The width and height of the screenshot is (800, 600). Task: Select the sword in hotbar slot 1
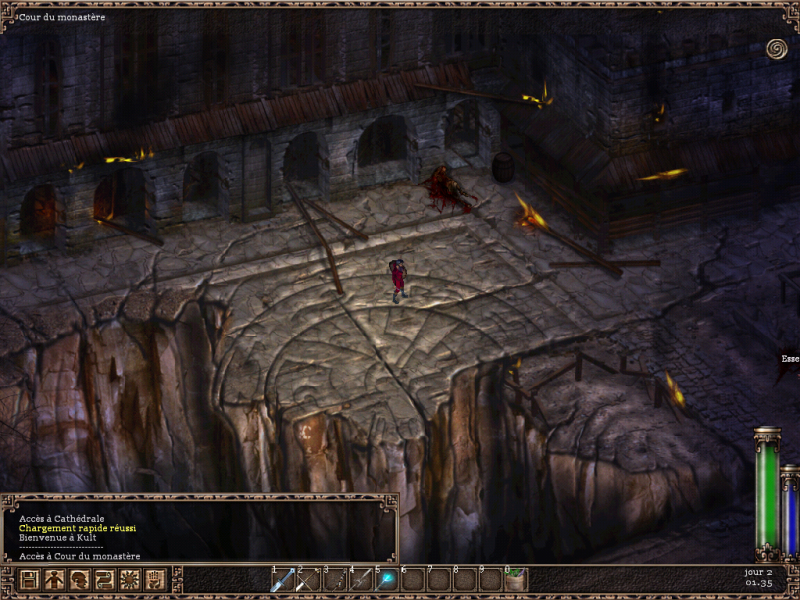tap(283, 580)
